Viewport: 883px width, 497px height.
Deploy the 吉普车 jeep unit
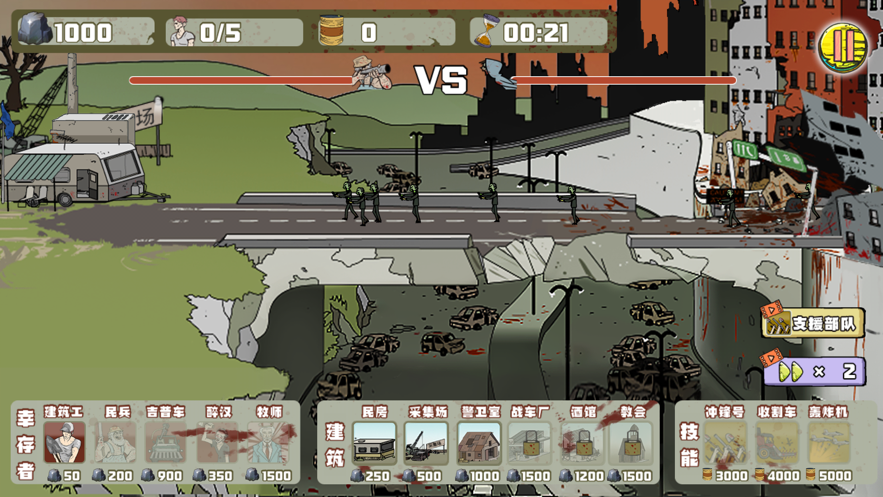166,443
